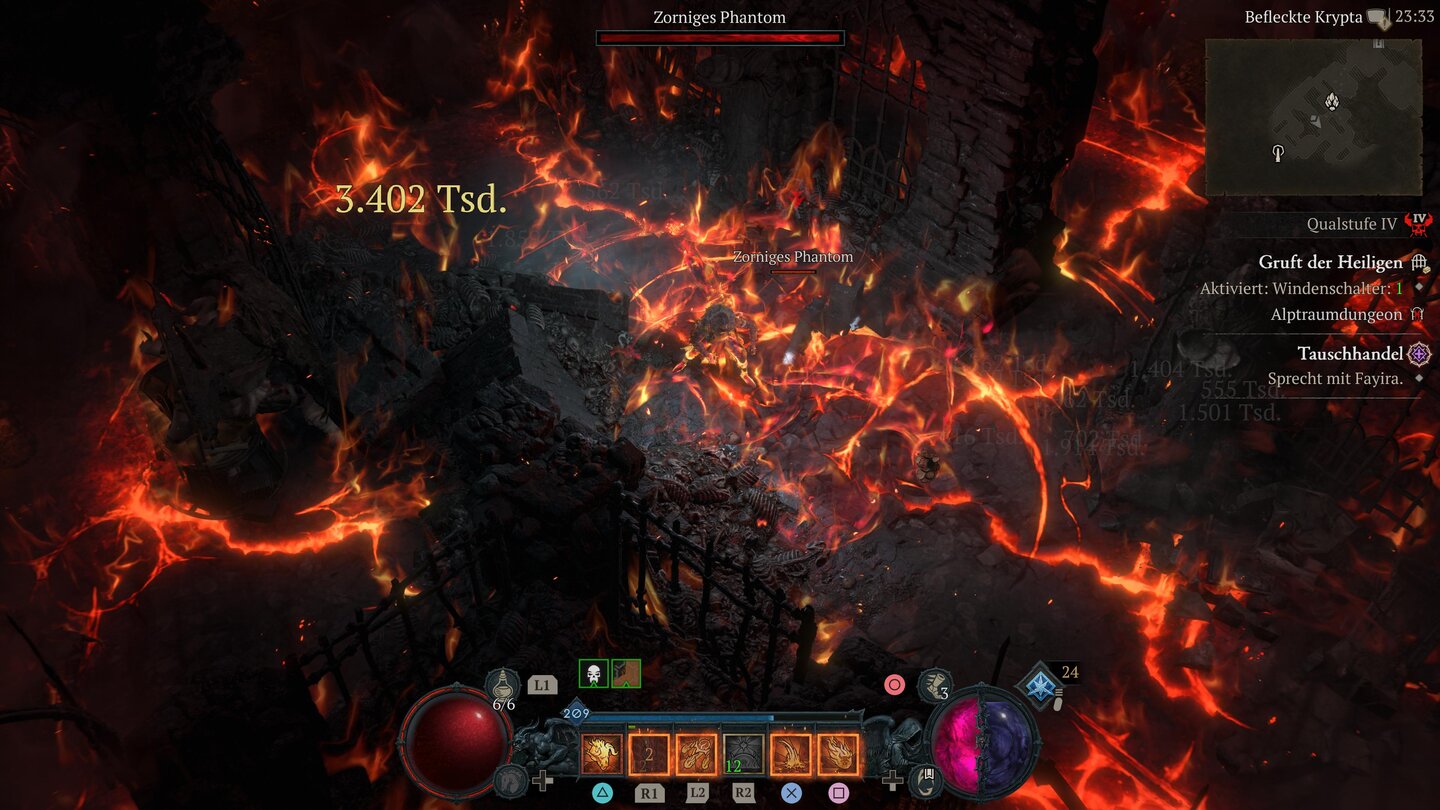The width and height of the screenshot is (1440, 810).
Task: Activate the flaming horse skill icon
Action: pyautogui.click(x=602, y=754)
